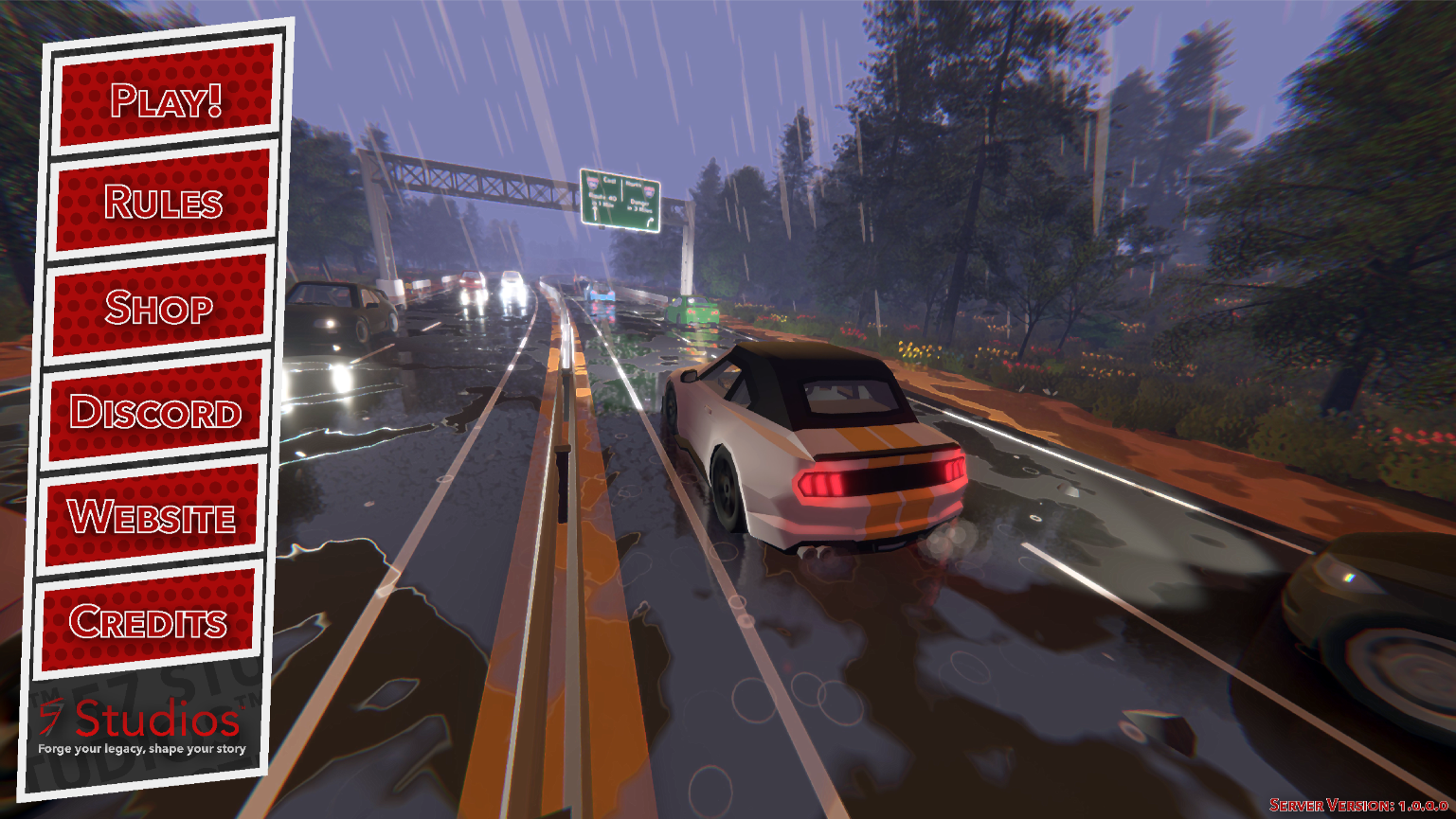Open the Shop
Viewport: 1456px width, 819px height.
pyautogui.click(x=158, y=307)
